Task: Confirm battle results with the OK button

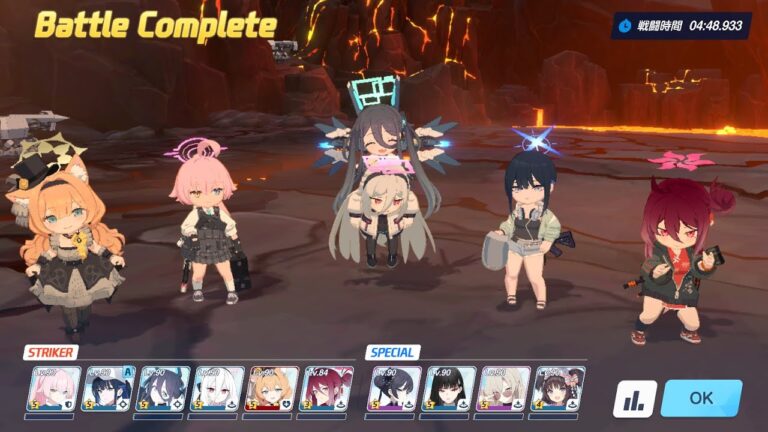Action: coord(701,398)
